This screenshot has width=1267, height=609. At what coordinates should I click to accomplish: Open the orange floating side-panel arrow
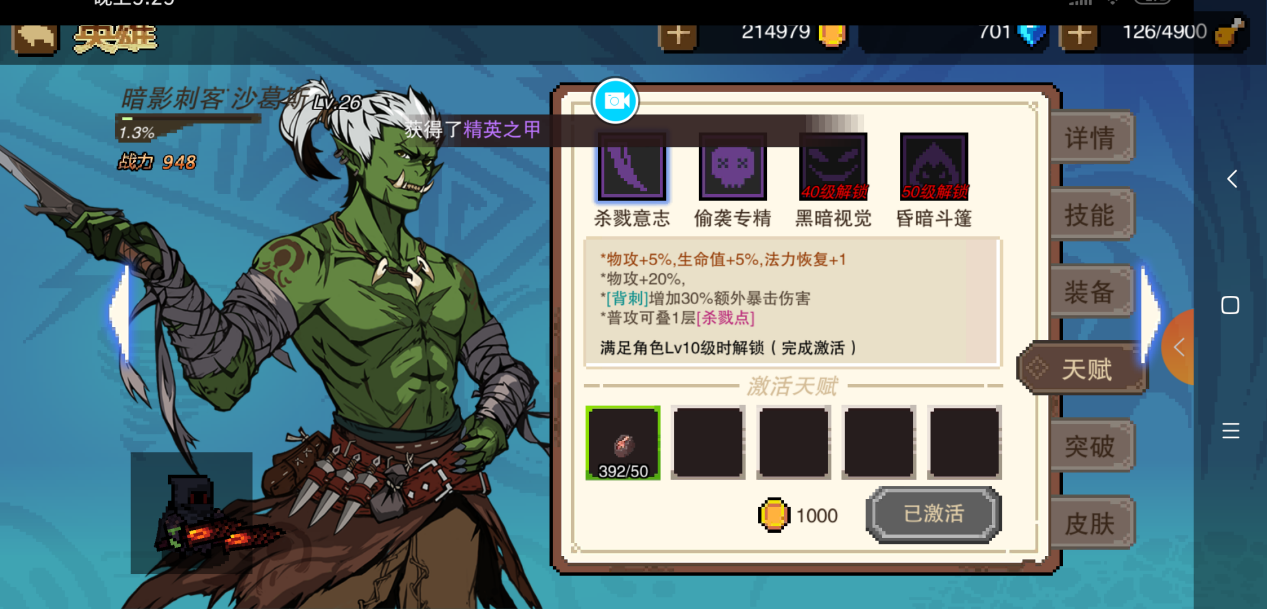(1180, 347)
